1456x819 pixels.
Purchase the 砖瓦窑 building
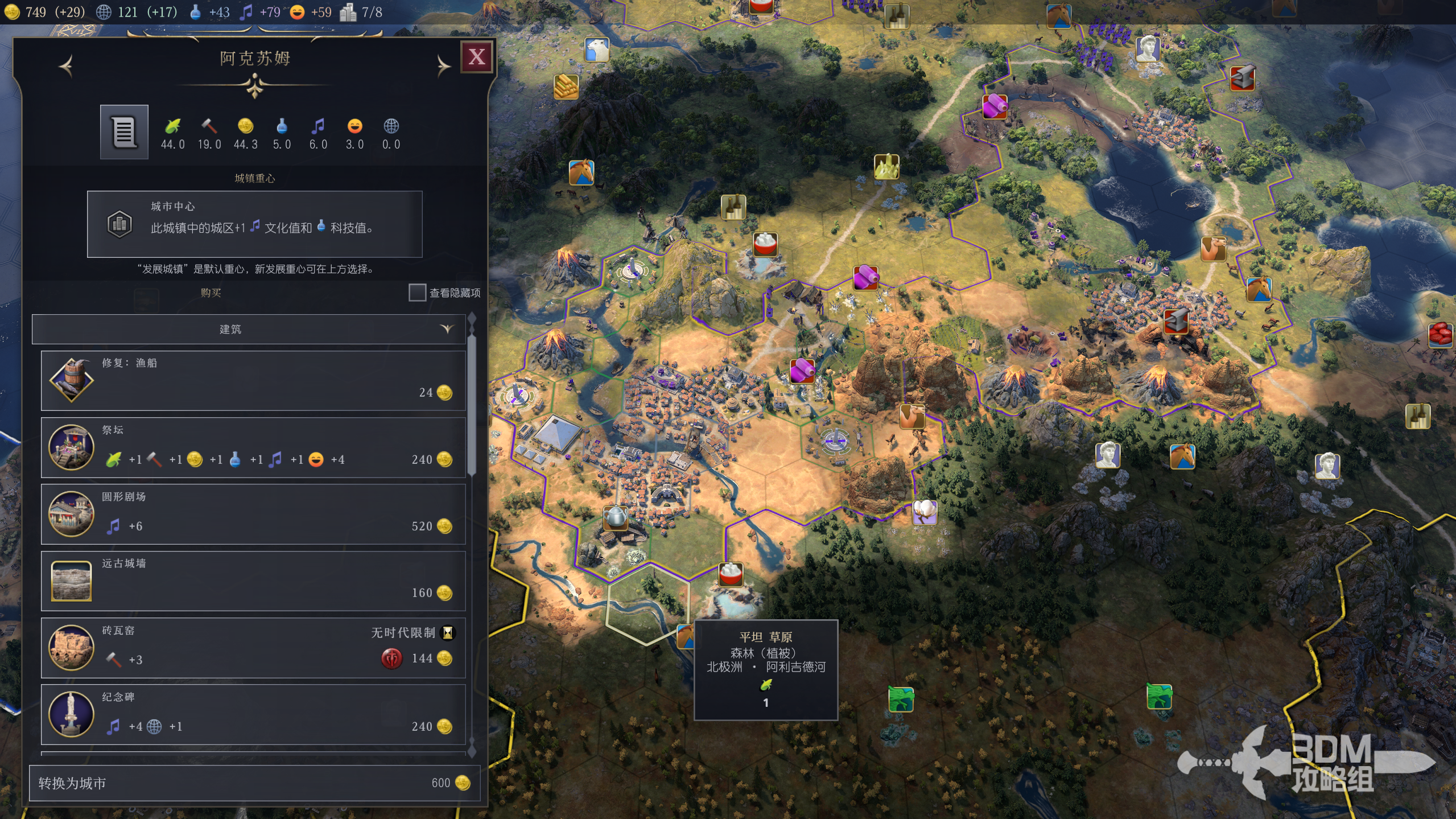253,647
